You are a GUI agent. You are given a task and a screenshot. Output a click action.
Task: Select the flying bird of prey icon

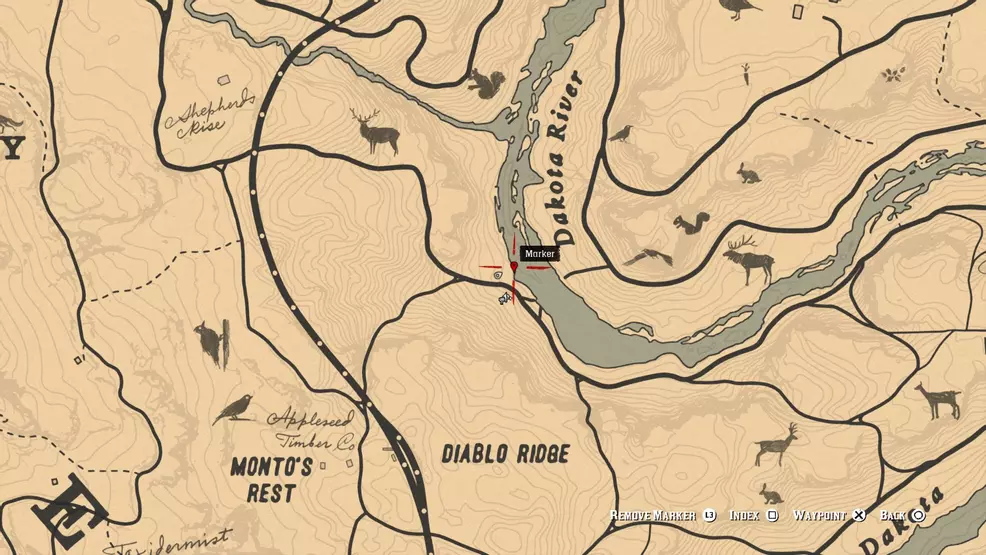648,258
